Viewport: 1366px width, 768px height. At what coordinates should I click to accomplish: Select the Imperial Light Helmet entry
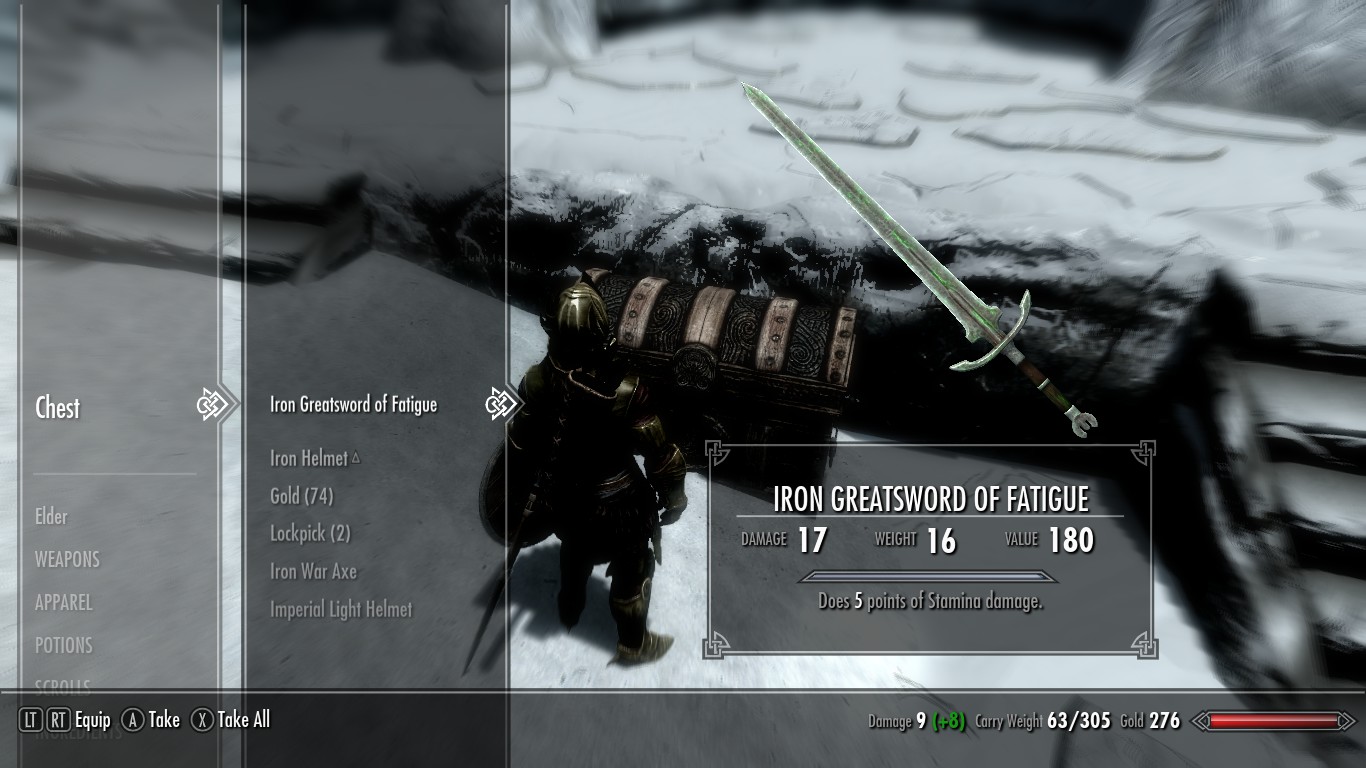(x=341, y=609)
